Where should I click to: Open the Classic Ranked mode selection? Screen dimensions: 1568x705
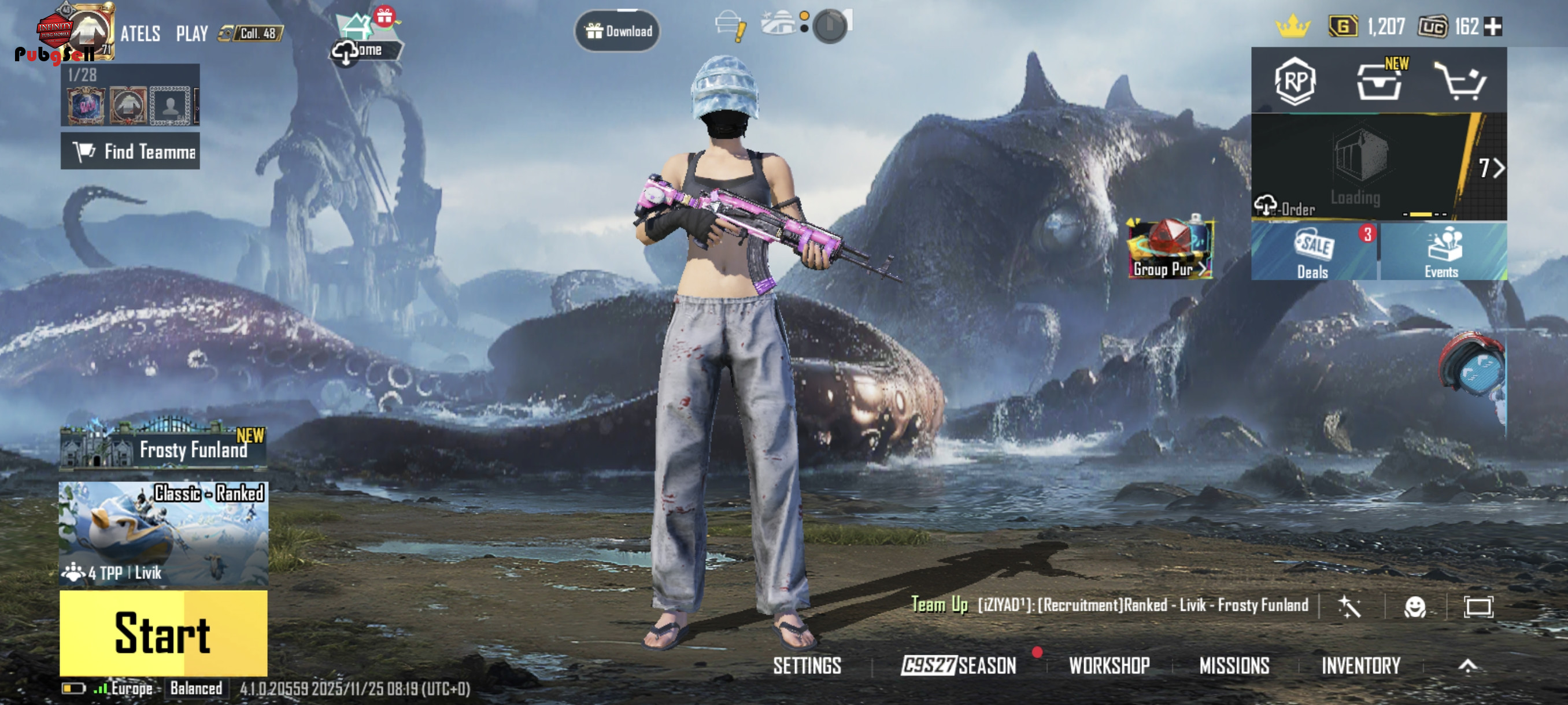point(163,533)
